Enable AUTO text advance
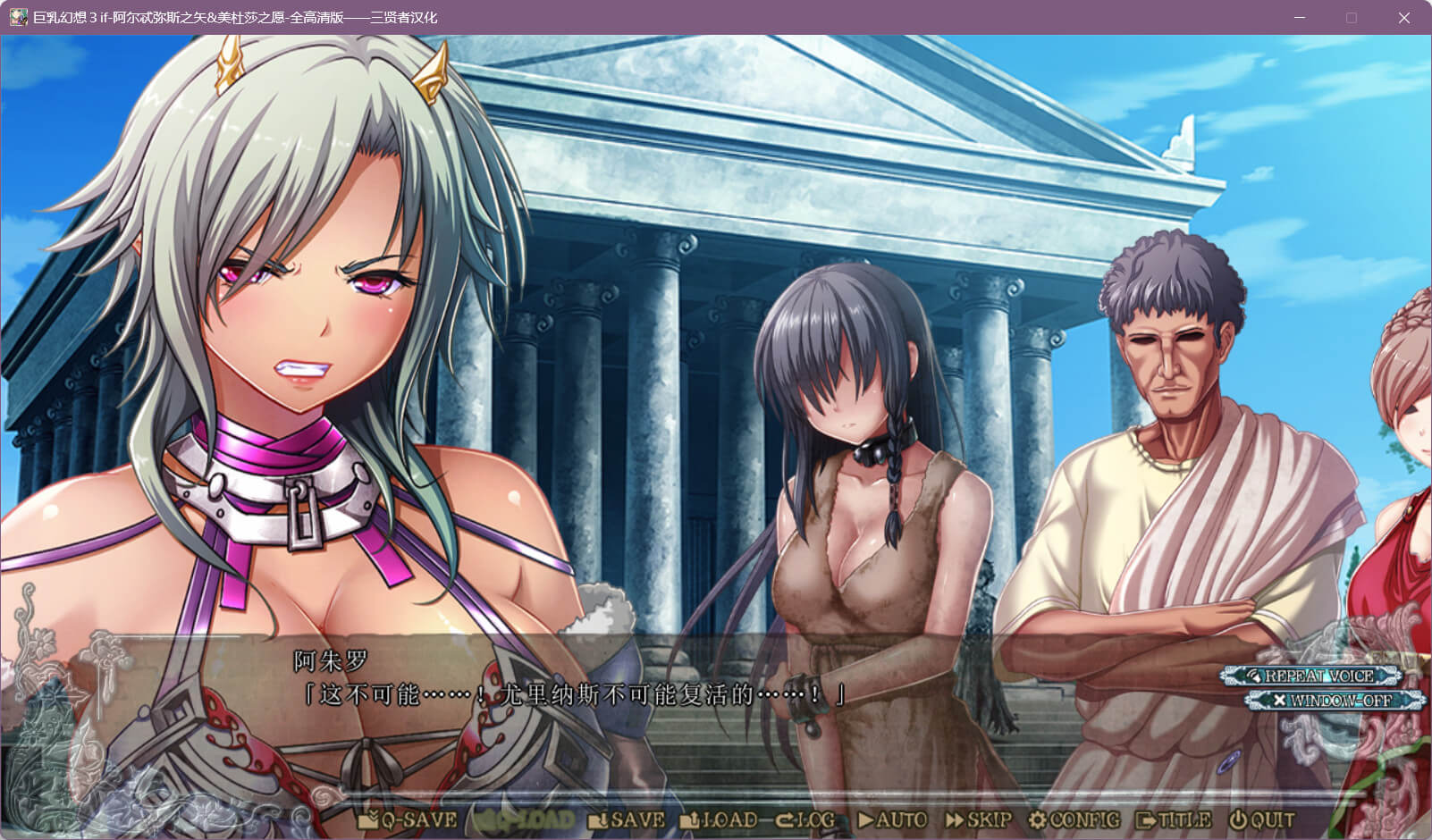Image resolution: width=1432 pixels, height=840 pixels. pyautogui.click(x=892, y=819)
